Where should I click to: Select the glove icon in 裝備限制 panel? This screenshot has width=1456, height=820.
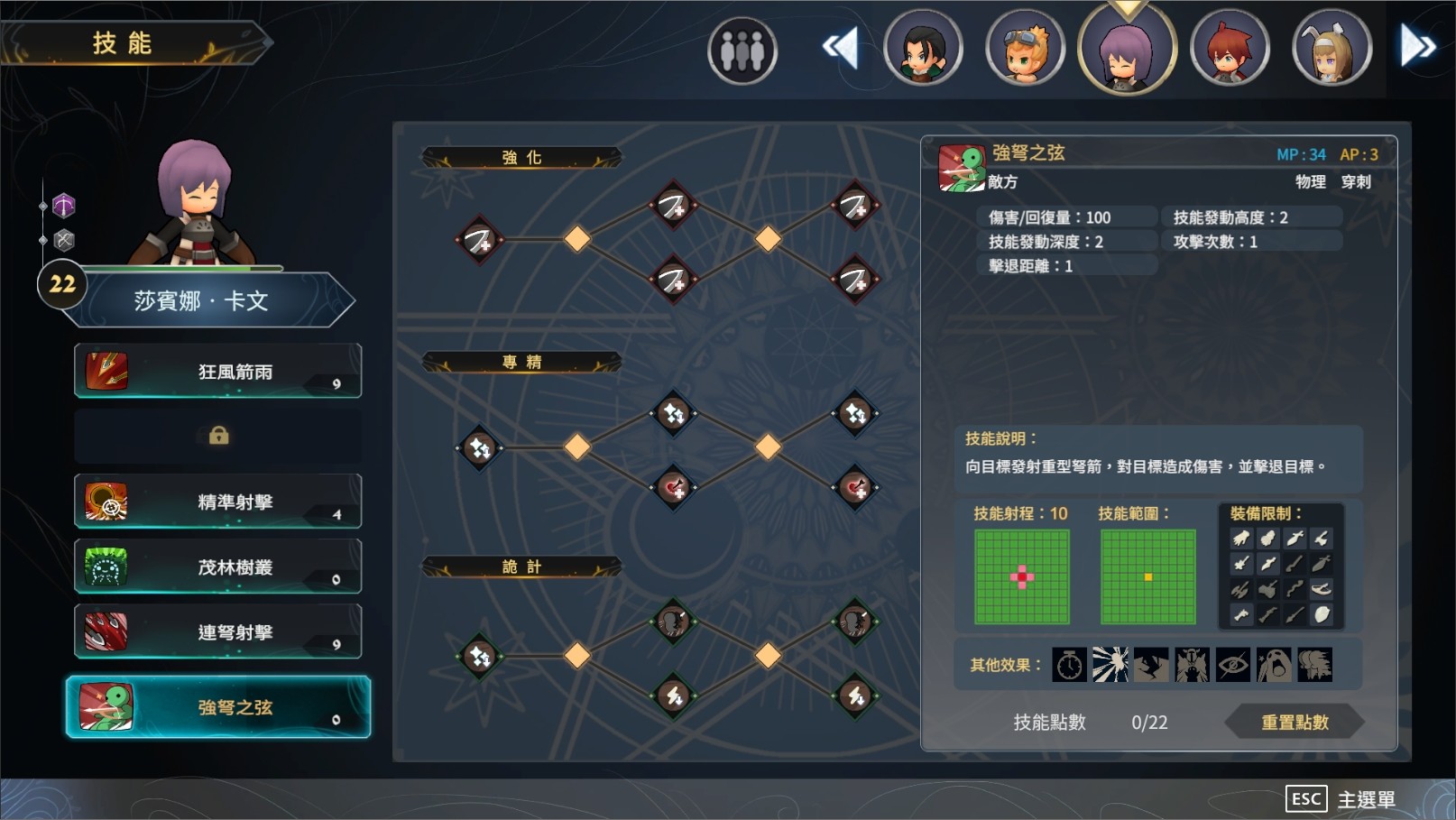point(1240,538)
